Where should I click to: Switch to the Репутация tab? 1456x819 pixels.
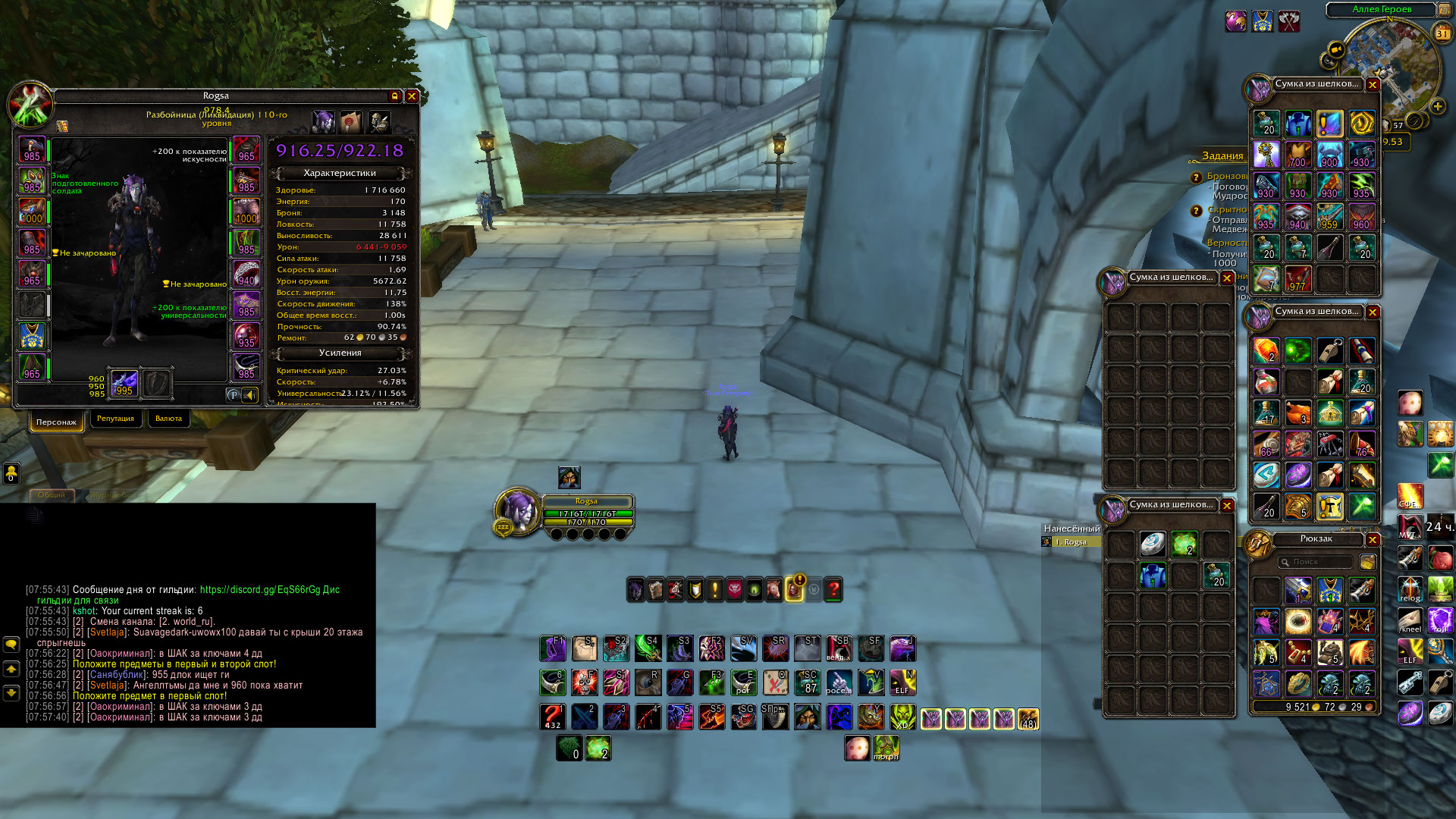115,419
